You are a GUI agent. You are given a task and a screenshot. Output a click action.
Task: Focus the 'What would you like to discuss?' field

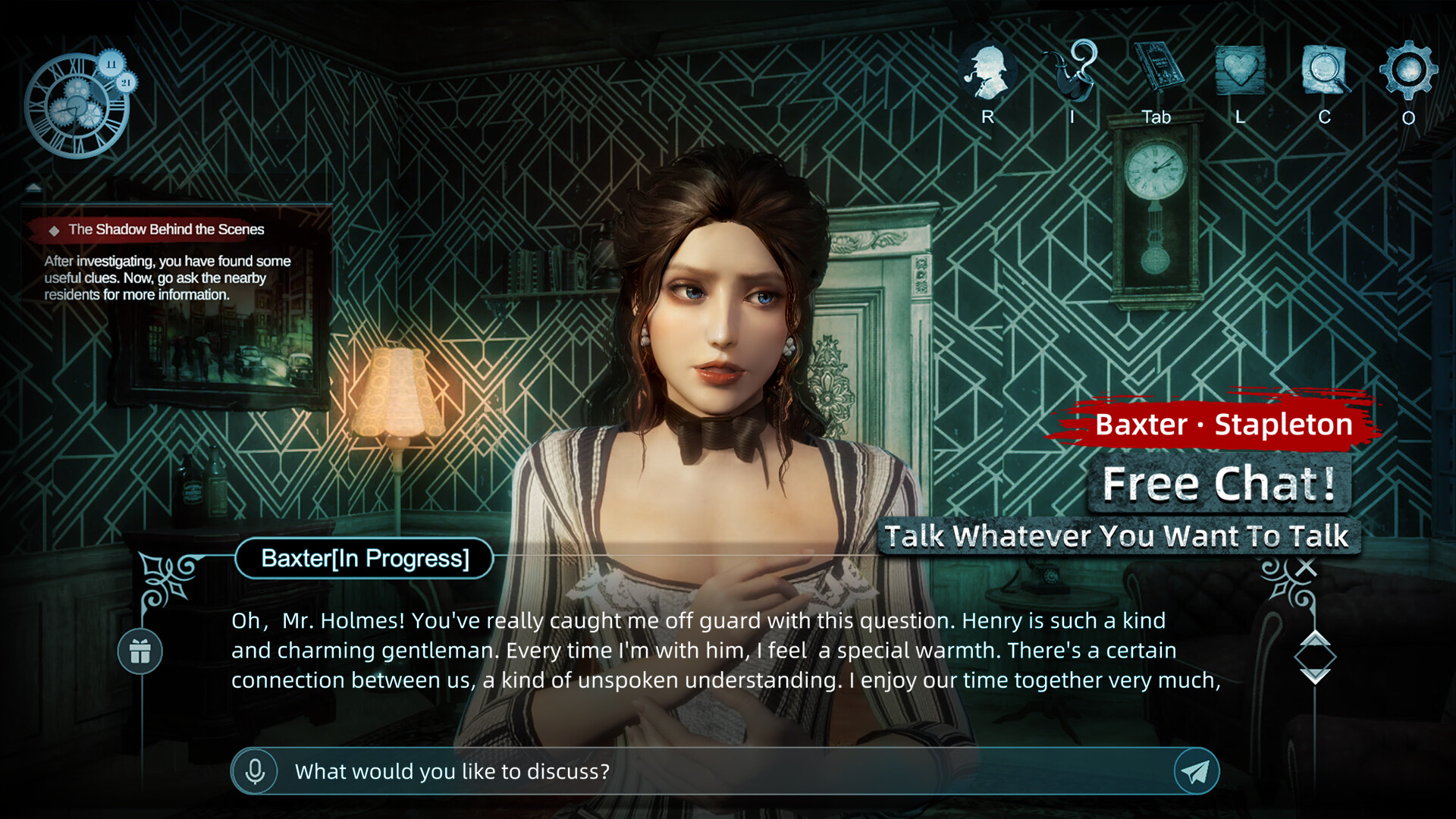pyautogui.click(x=720, y=771)
